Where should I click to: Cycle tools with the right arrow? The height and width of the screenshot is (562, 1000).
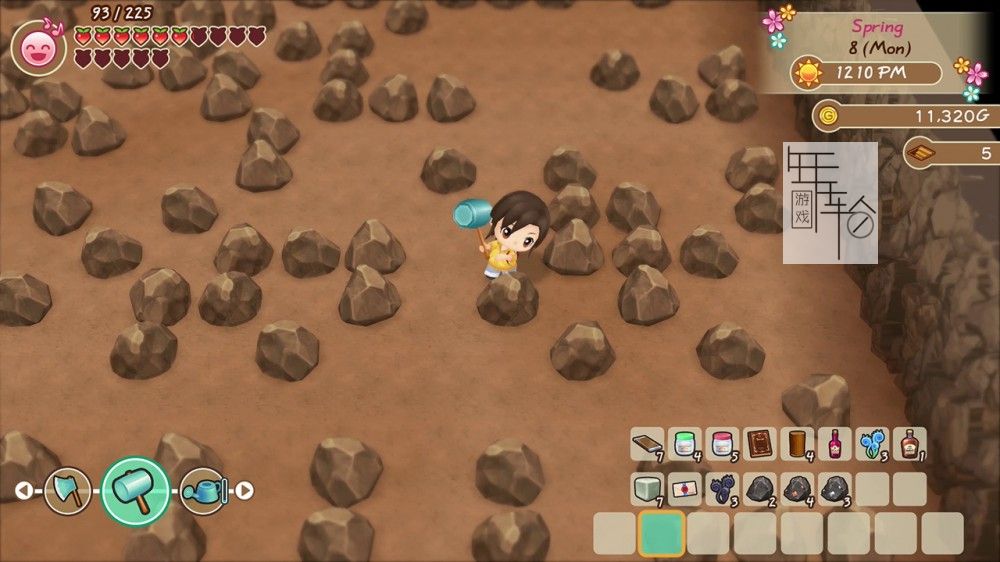coord(244,491)
